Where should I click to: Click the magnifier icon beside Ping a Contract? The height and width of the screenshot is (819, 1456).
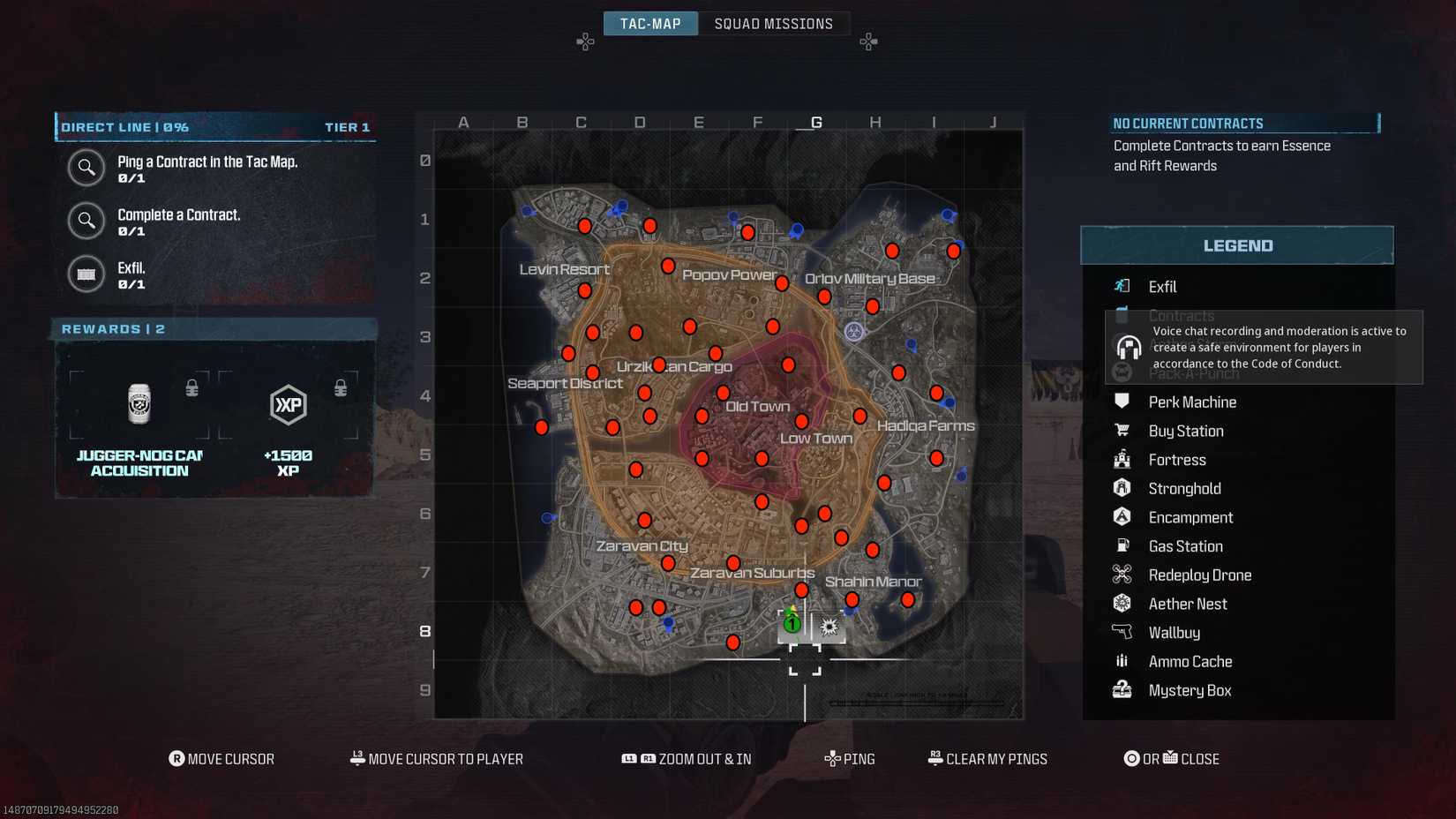(86, 168)
